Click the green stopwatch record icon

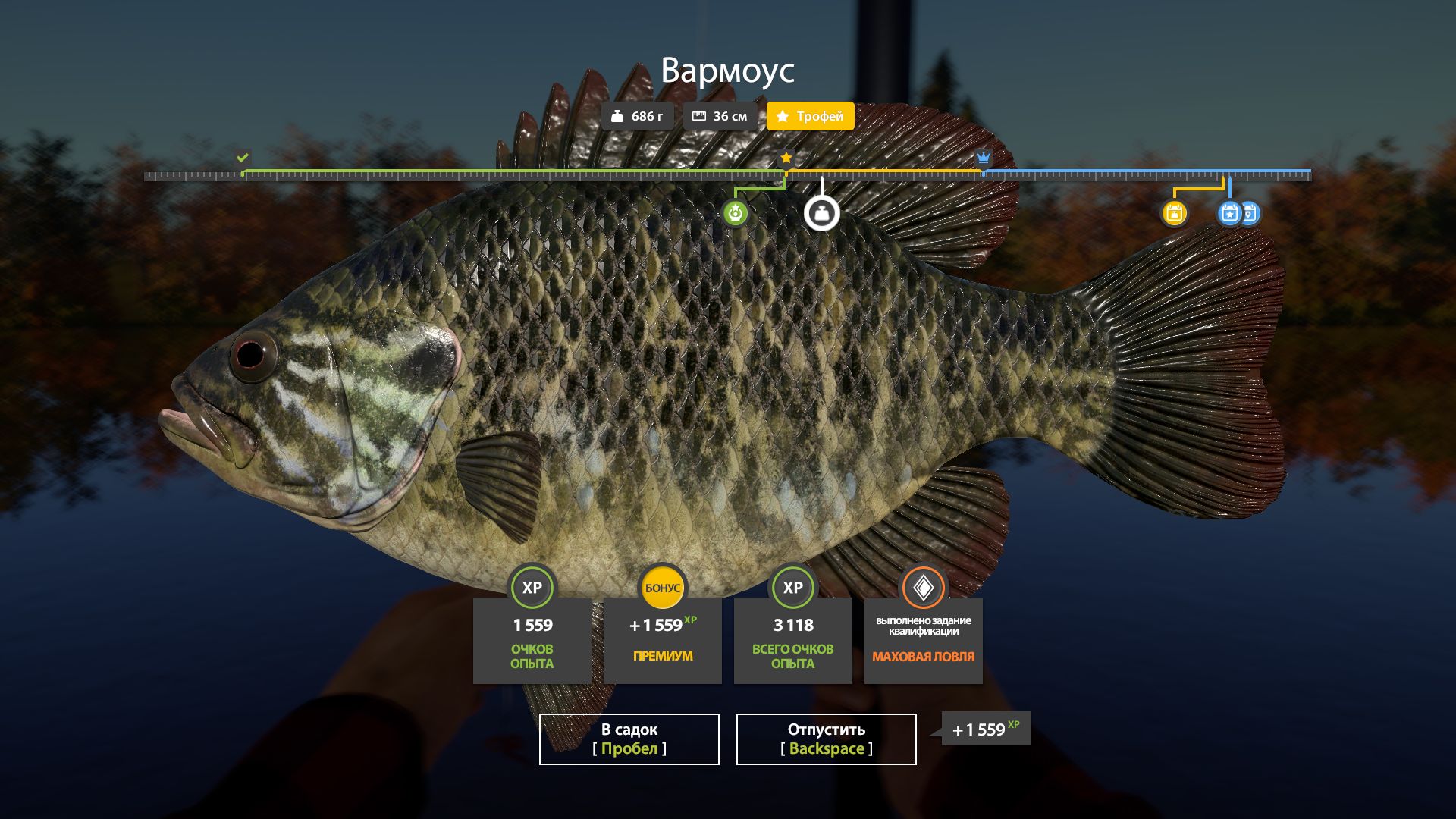pos(736,213)
